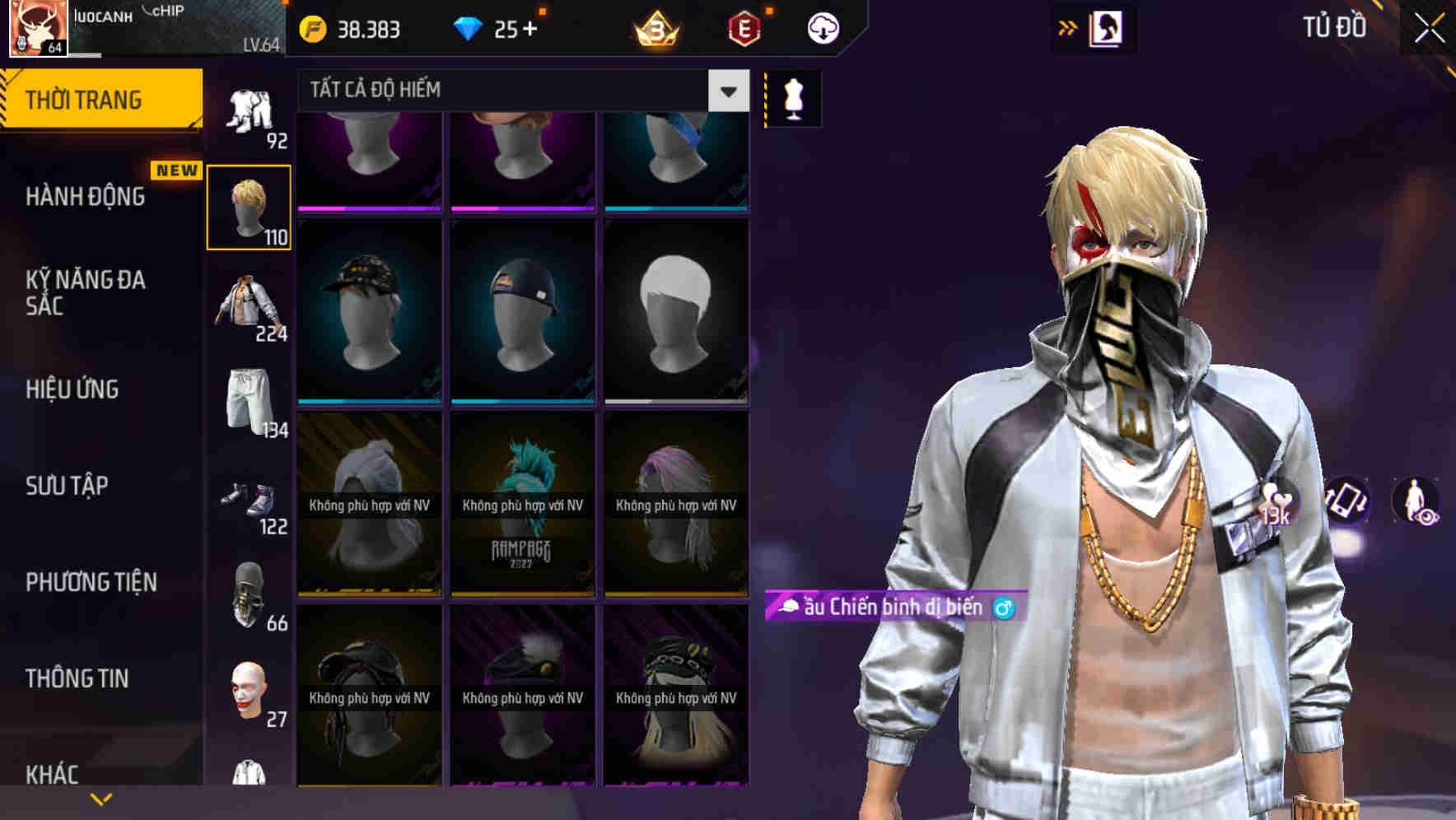The image size is (1456, 820).
Task: Click the gold coin balance icon showing 38.383
Action: 313,28
